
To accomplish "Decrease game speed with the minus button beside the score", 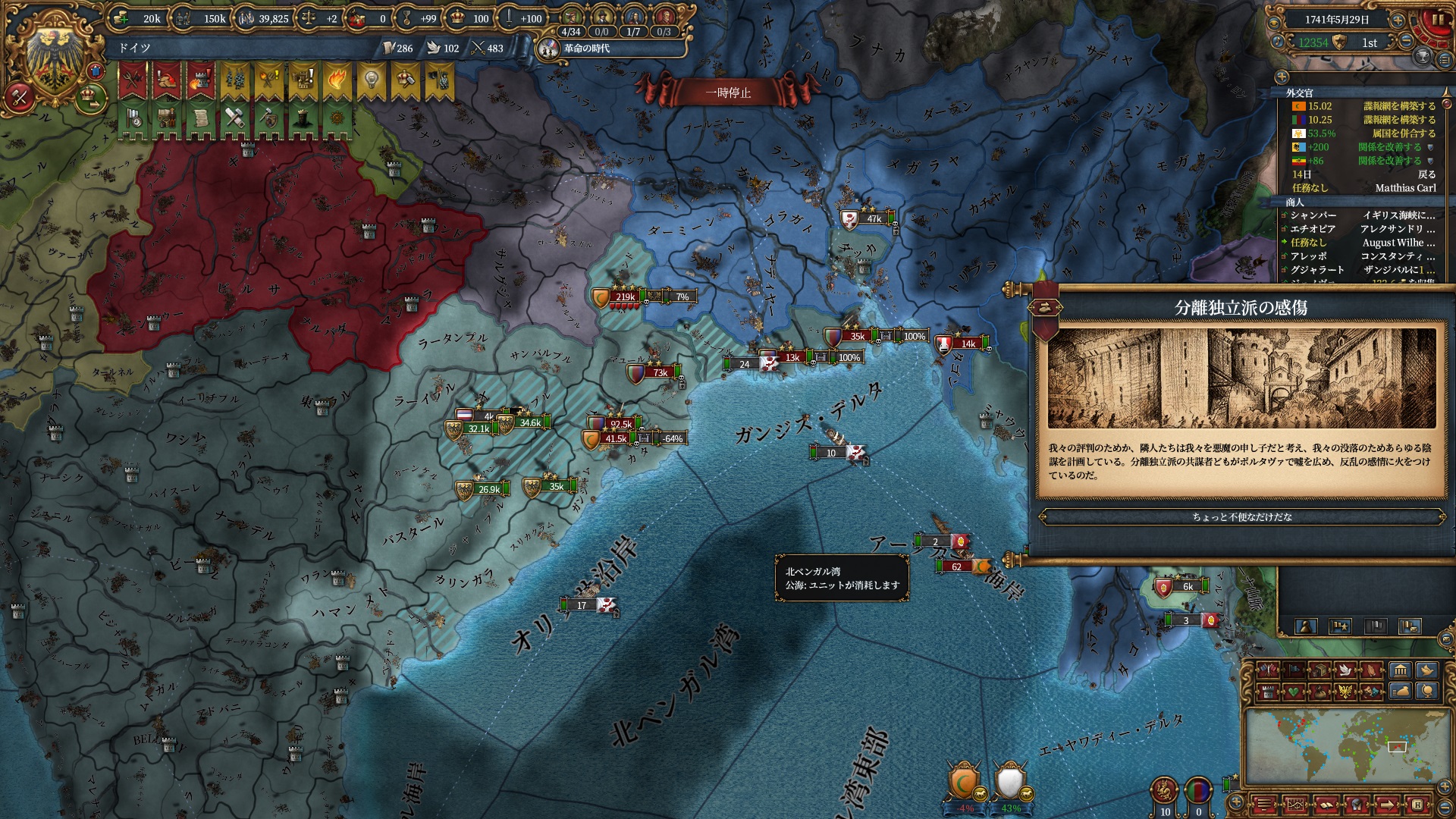I will pos(1406,42).
